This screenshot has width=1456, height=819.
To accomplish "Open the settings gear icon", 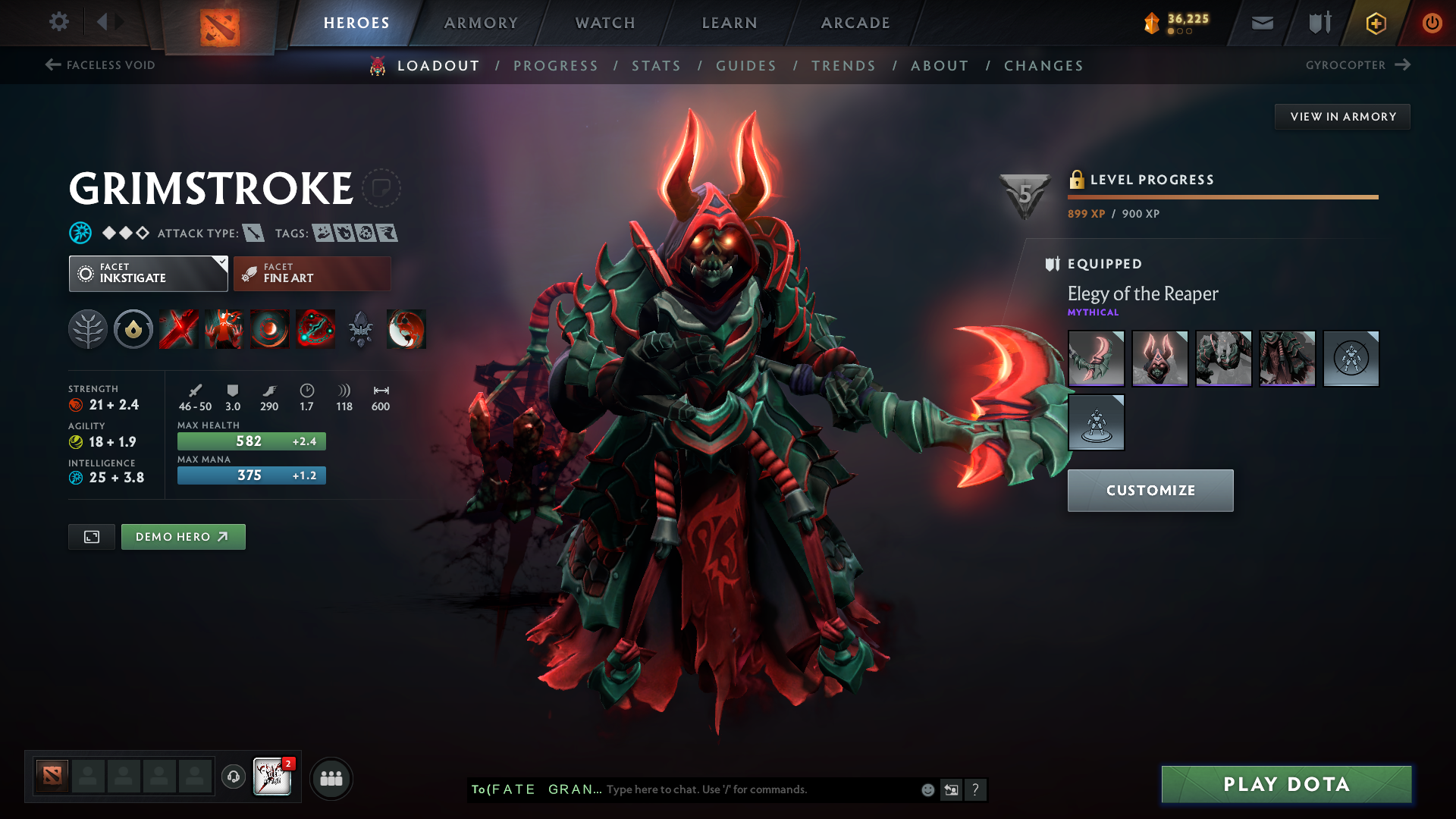I will pyautogui.click(x=59, y=22).
